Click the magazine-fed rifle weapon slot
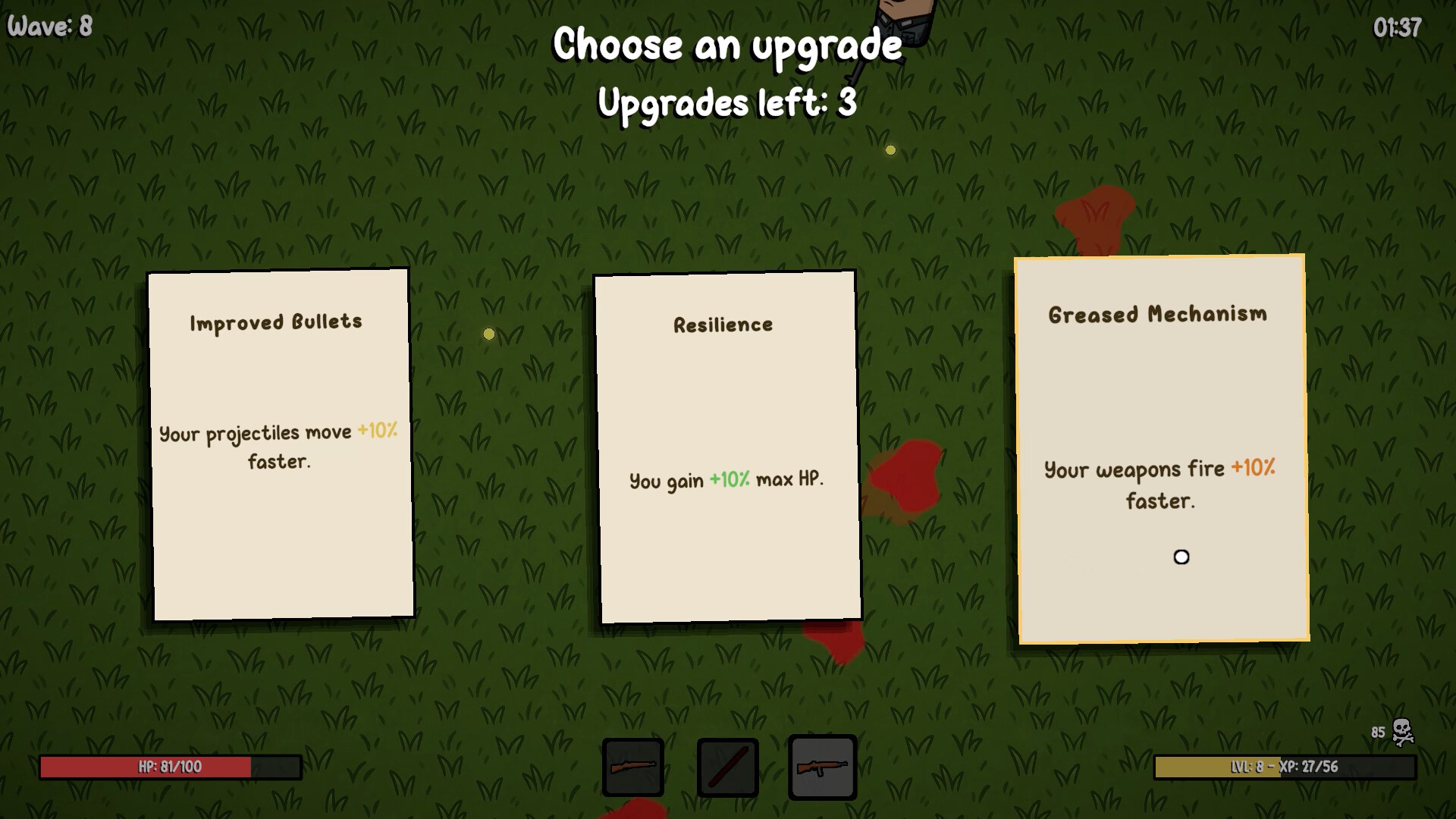The height and width of the screenshot is (819, 1456). point(822,767)
